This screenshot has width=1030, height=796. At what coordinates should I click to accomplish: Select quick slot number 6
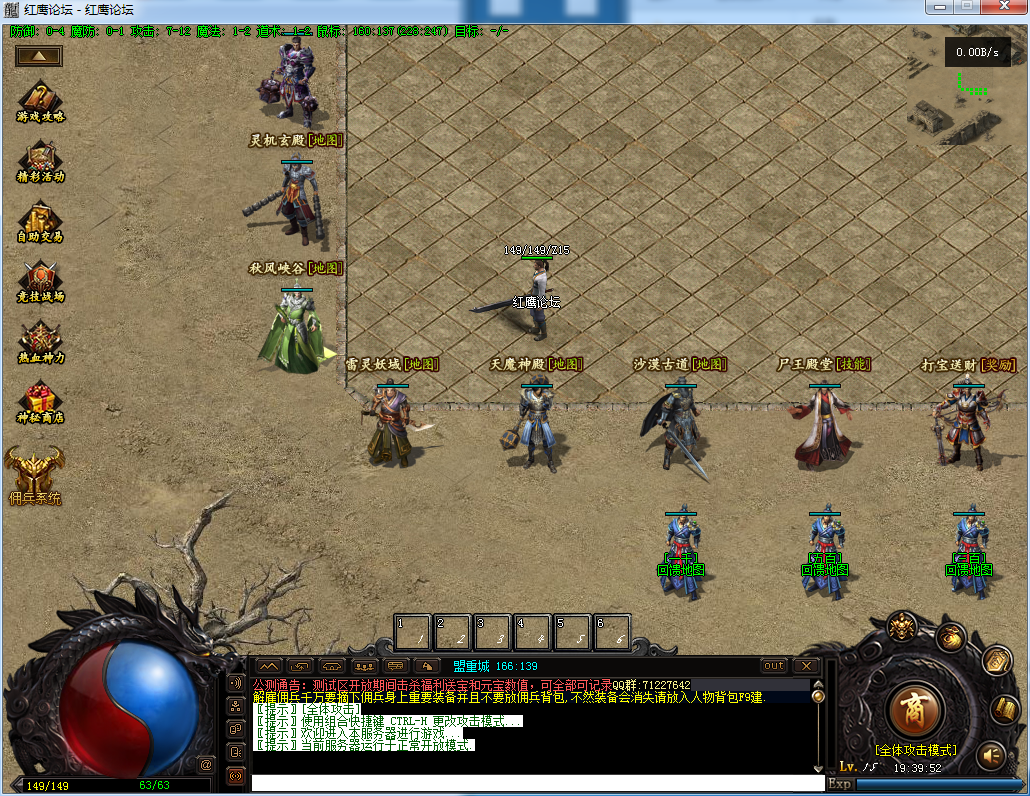(x=612, y=632)
